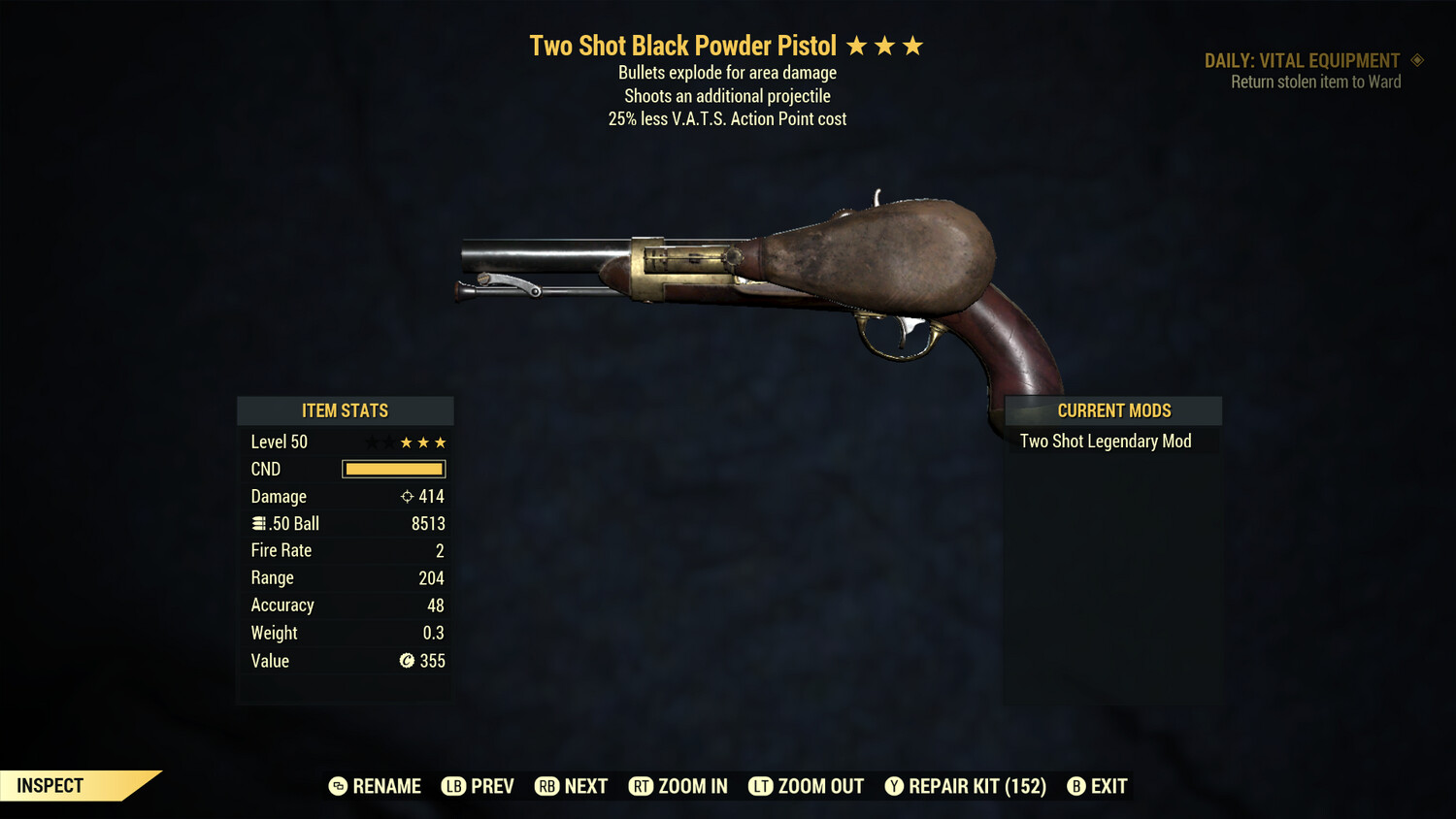This screenshot has width=1456, height=819.
Task: Click the .50 Ball ammo icon
Action: tap(258, 523)
